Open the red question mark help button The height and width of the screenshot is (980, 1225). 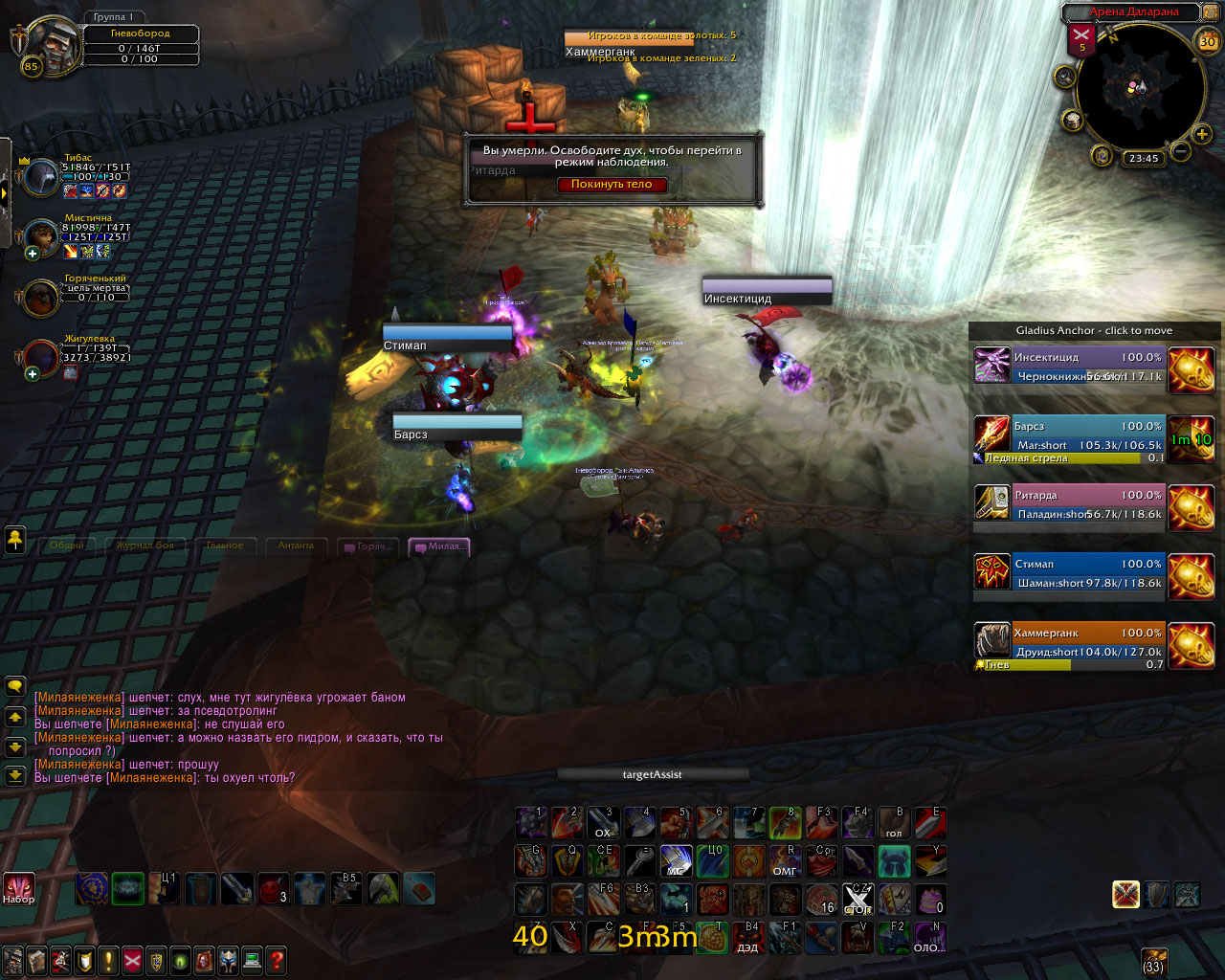point(277,960)
